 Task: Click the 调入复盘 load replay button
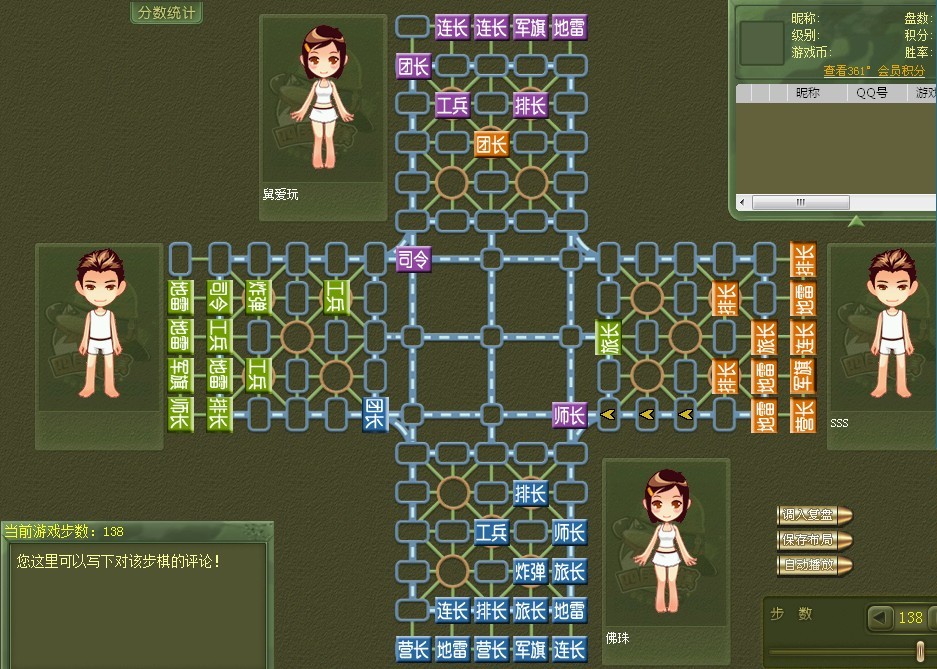click(x=813, y=516)
